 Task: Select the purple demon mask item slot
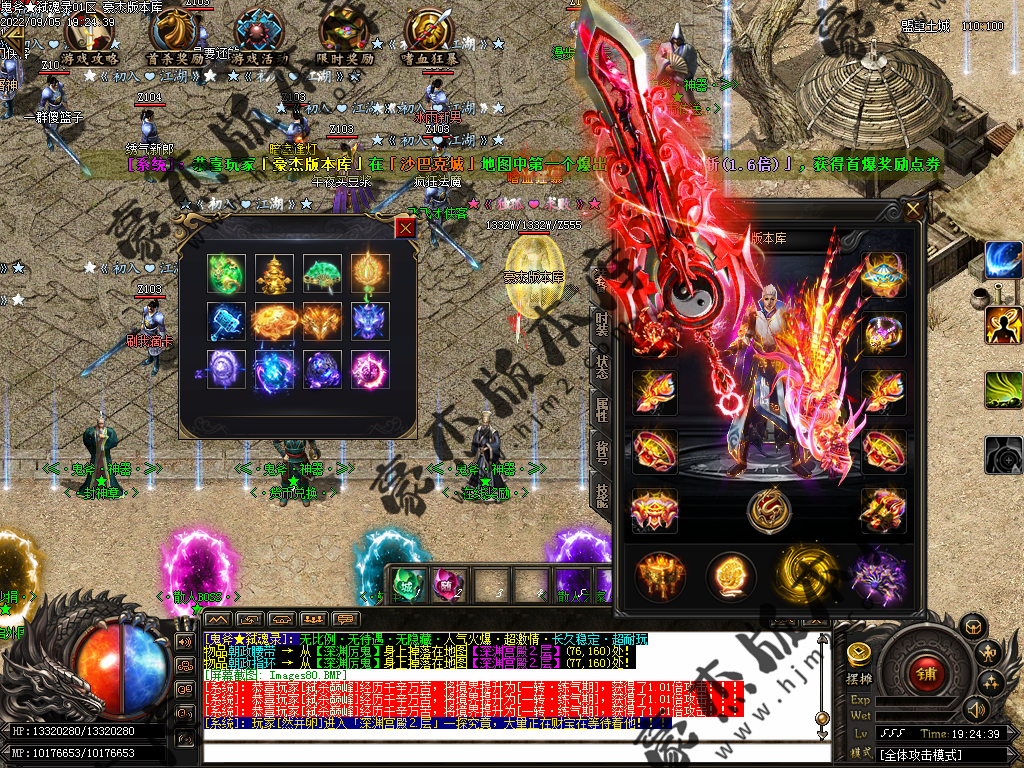click(x=371, y=322)
